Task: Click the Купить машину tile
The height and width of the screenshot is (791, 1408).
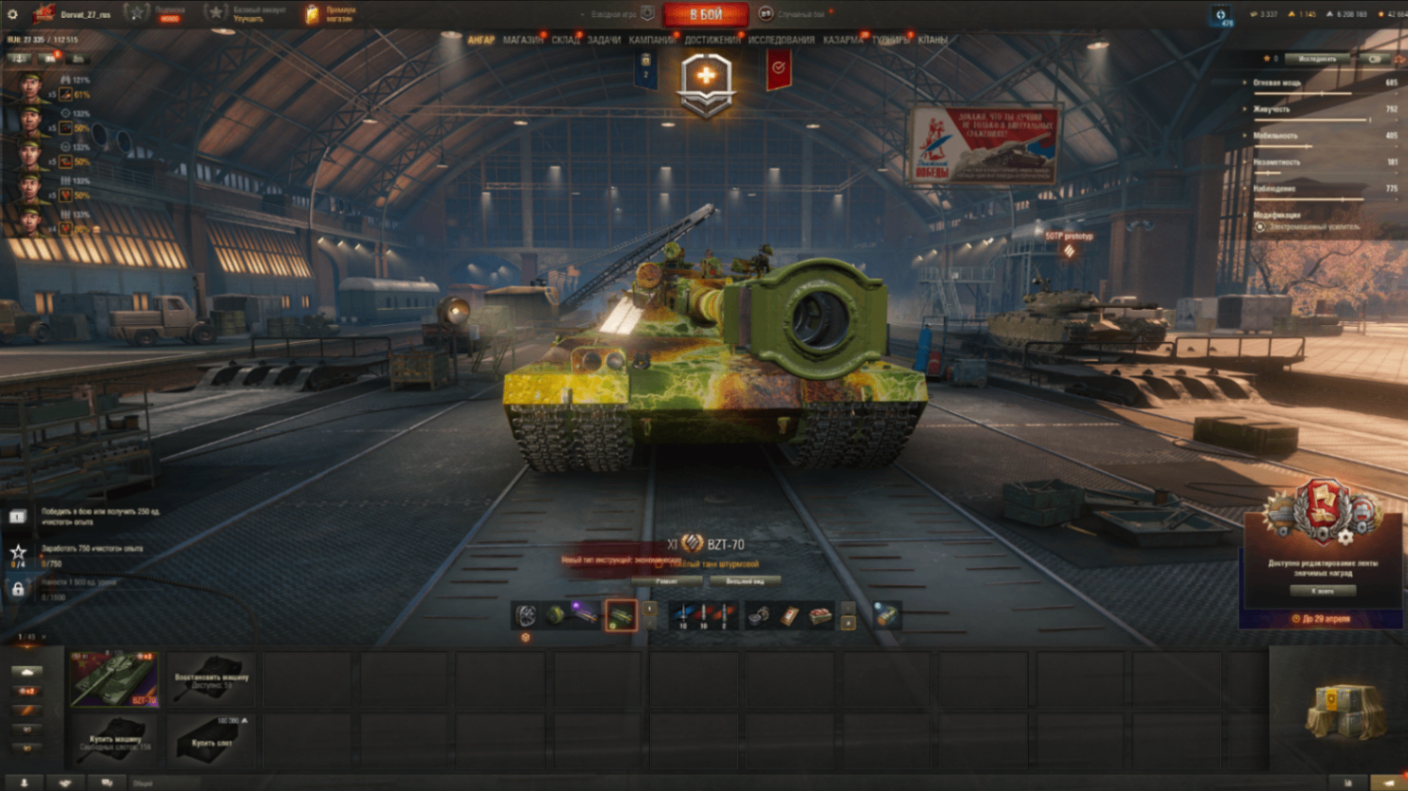Action: [114, 740]
